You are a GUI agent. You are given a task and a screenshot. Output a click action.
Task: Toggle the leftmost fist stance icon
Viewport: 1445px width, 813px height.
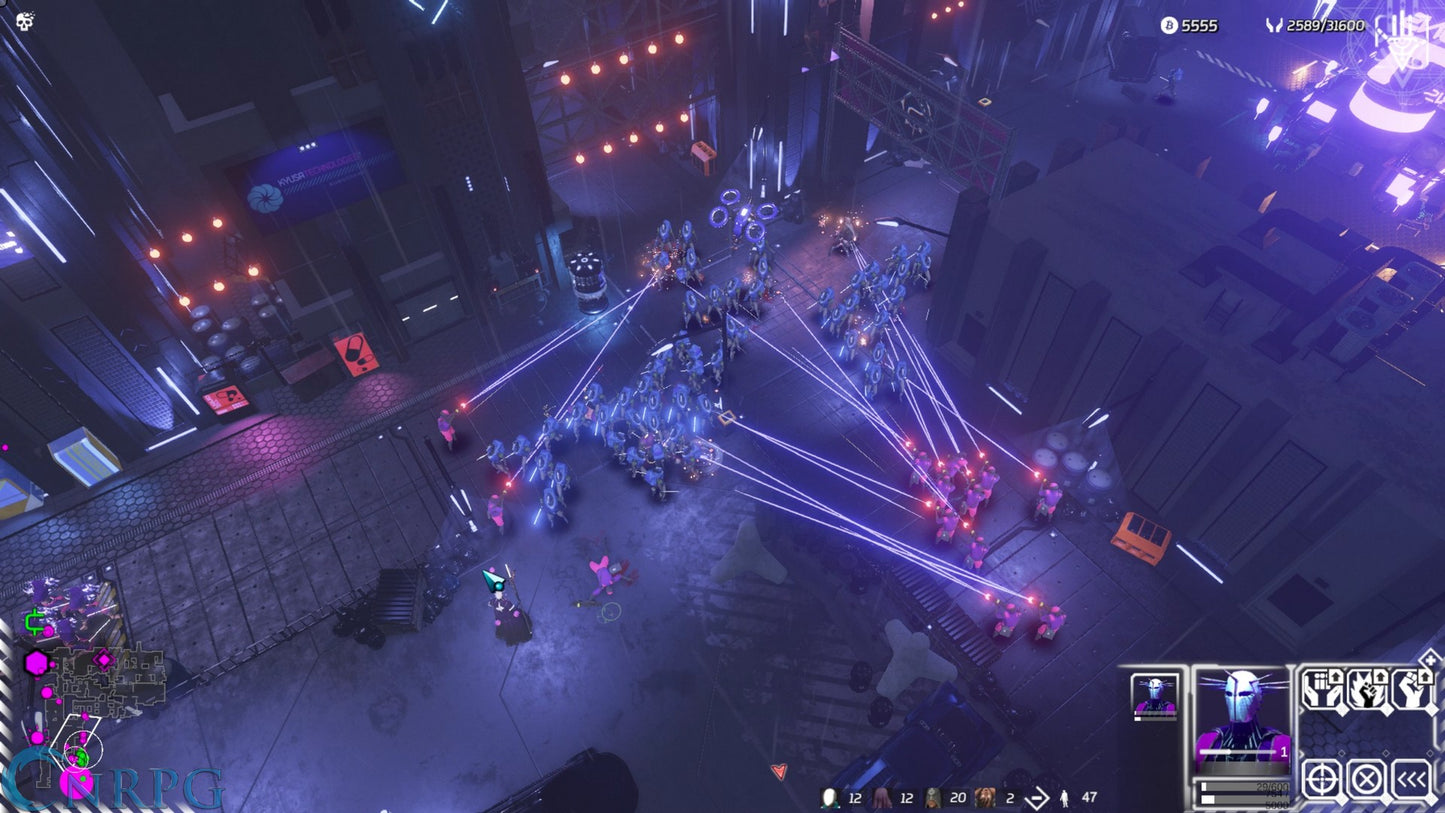pos(1322,690)
